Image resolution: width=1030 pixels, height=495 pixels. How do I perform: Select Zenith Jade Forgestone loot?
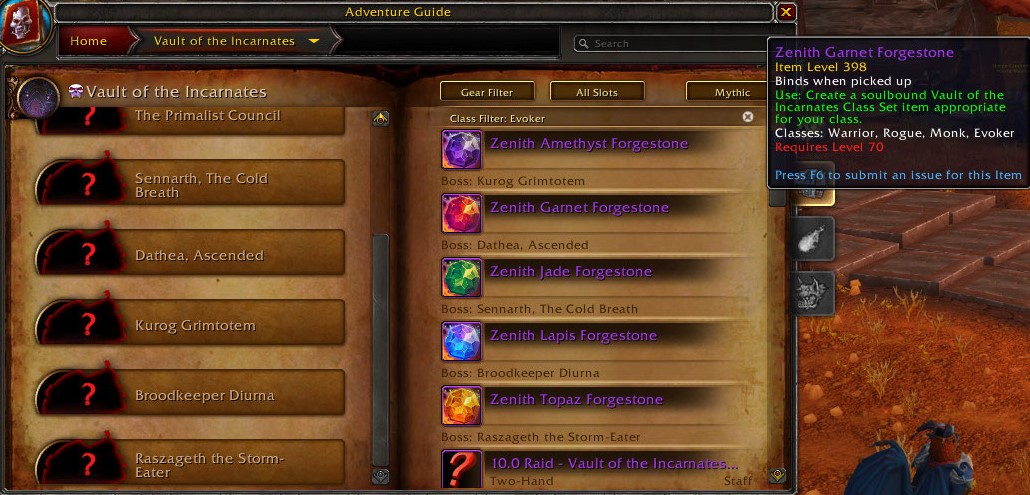570,272
